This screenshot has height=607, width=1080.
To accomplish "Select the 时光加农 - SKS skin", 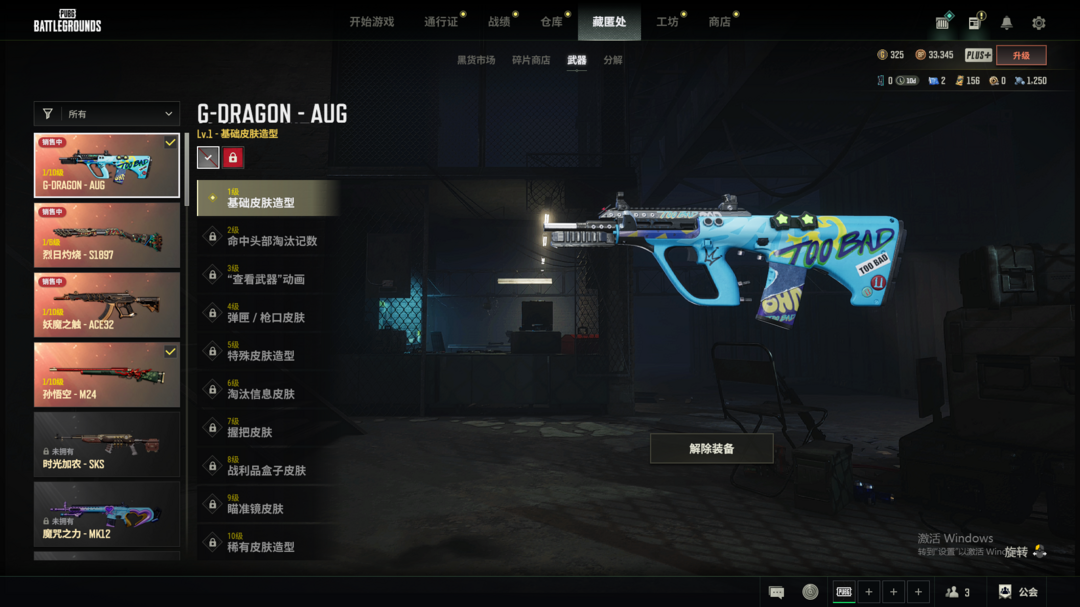I will tap(107, 445).
